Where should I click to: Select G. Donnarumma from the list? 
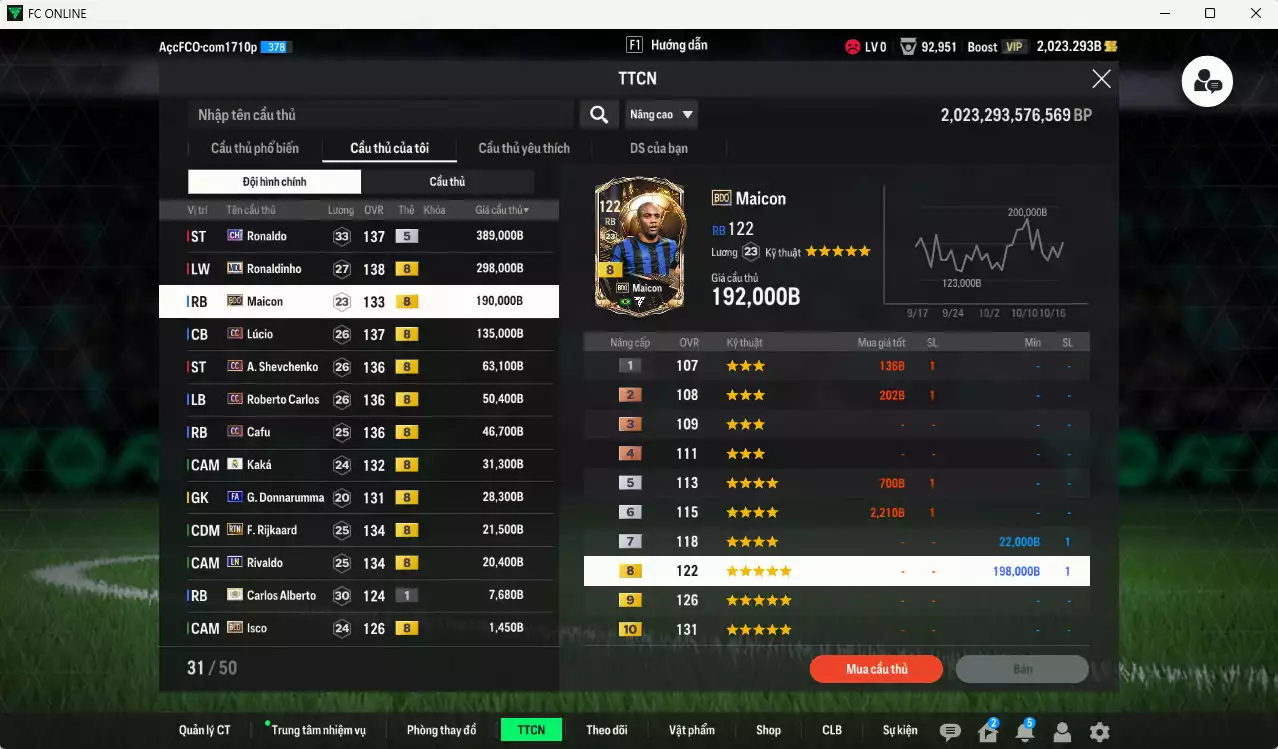358,497
